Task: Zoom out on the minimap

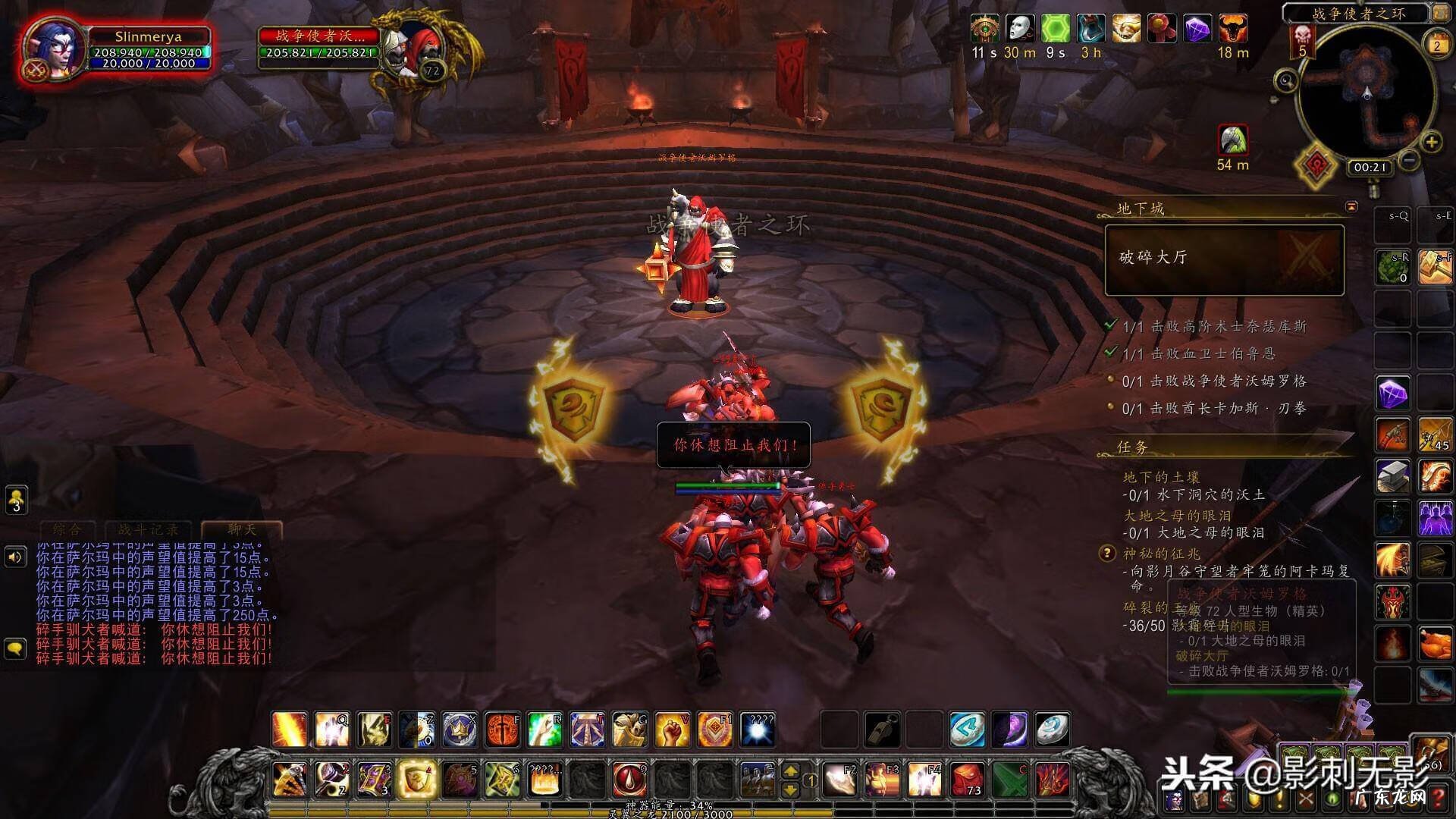Action: coord(1409,161)
